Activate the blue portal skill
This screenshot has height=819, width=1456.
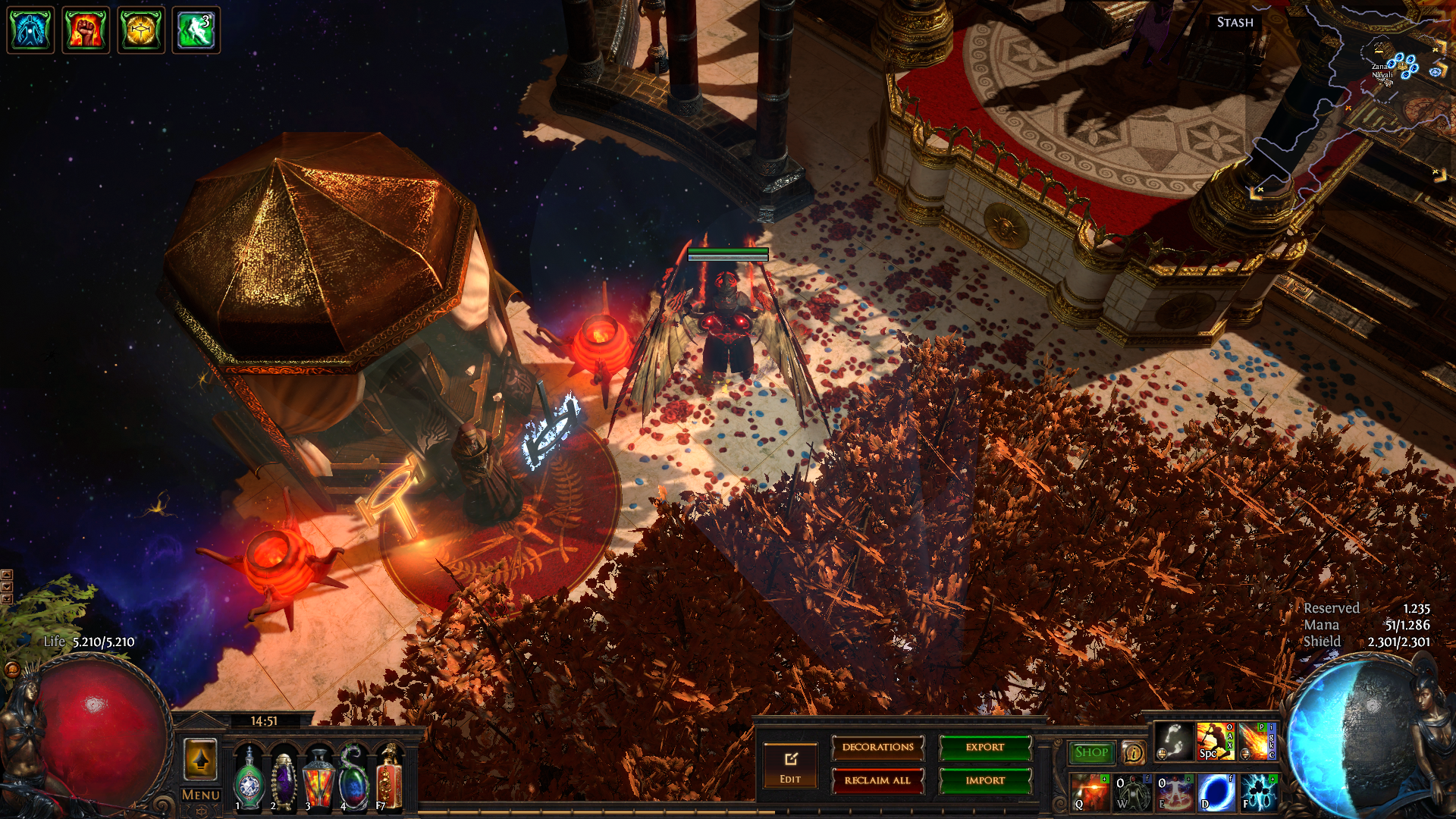[x=1216, y=792]
